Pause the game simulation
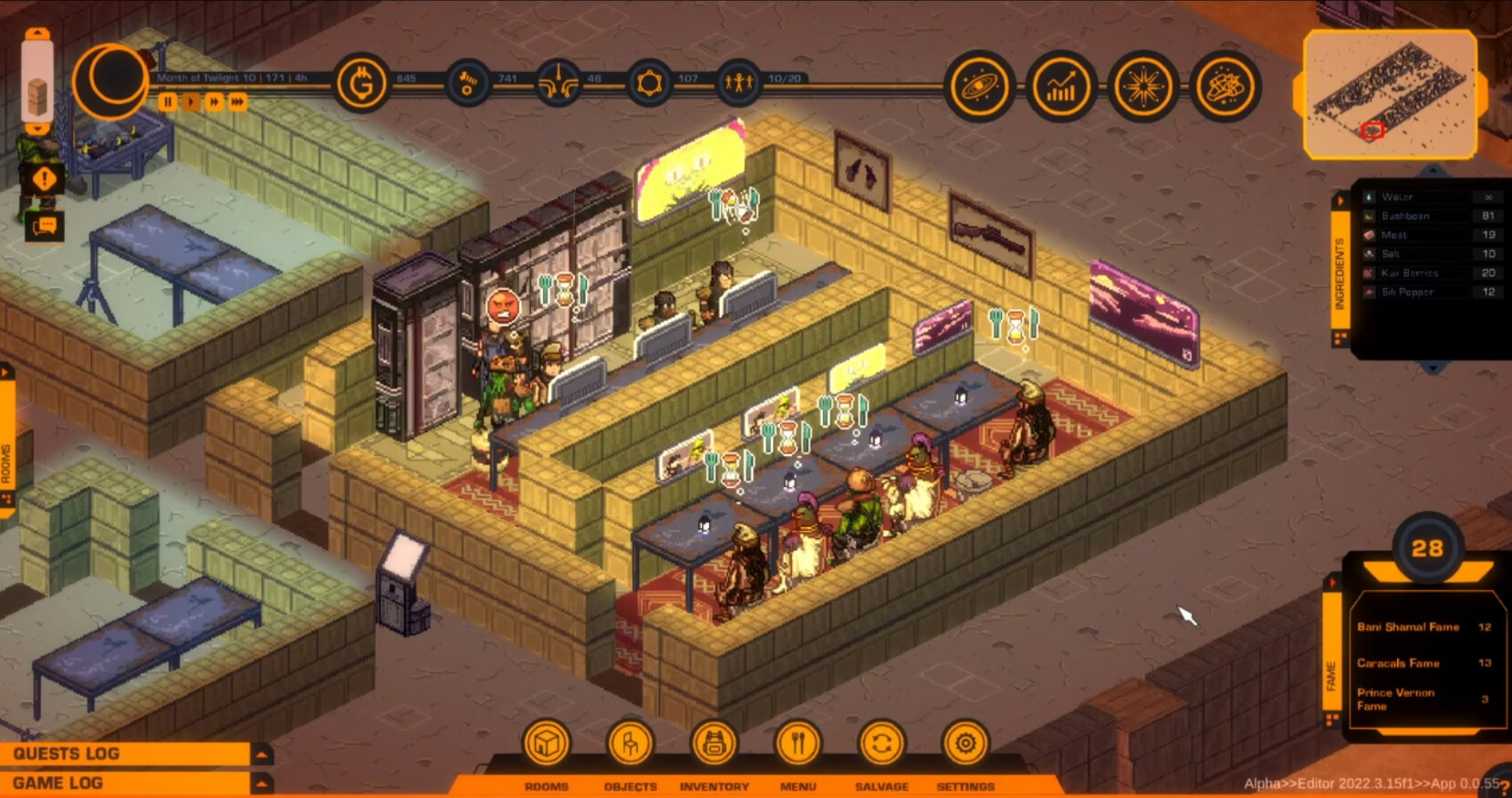The image size is (1512, 798). pyautogui.click(x=166, y=103)
